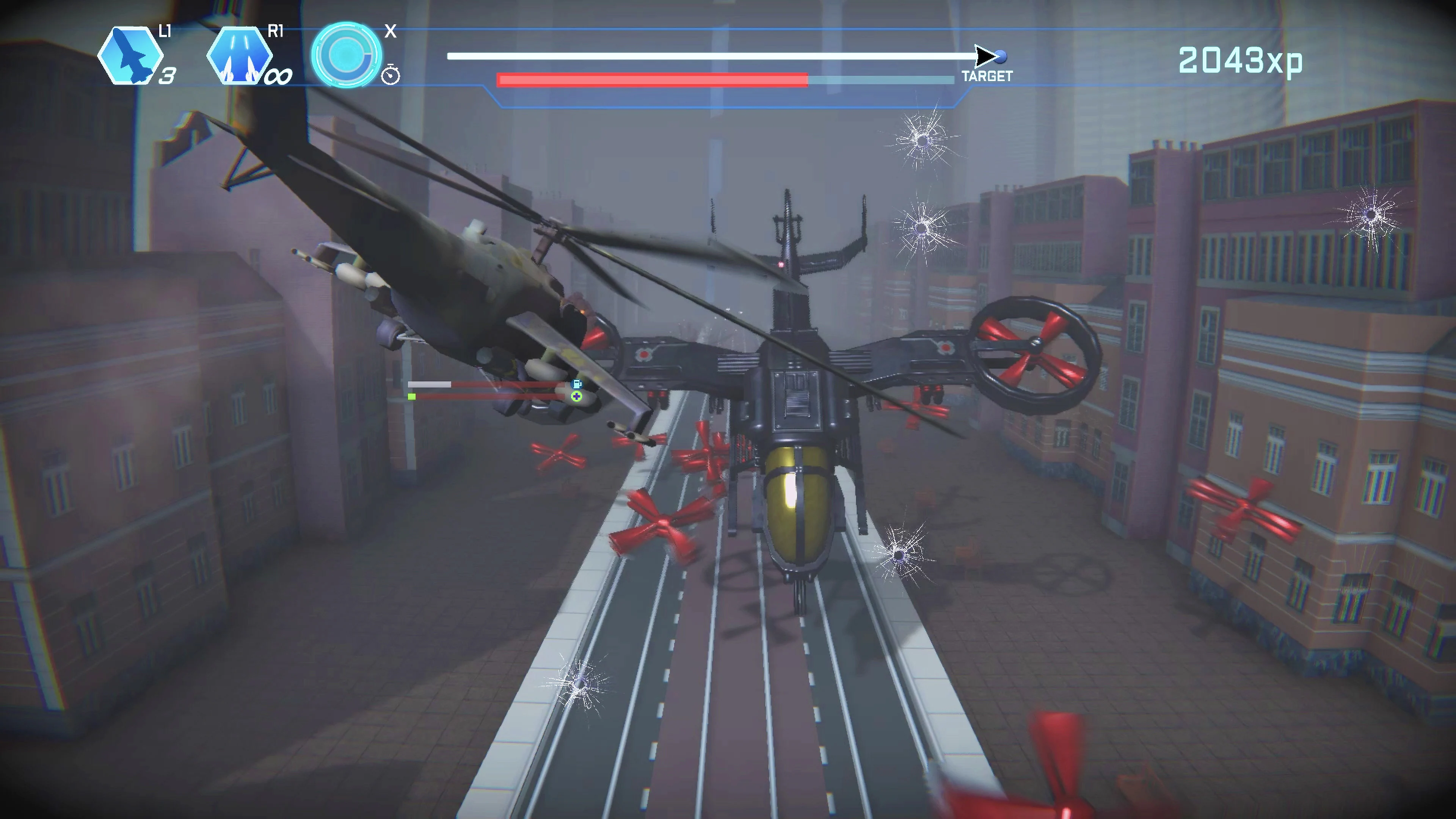Image resolution: width=1456 pixels, height=819 pixels.
Task: Activate the X circular special ability gauge
Action: [346, 55]
